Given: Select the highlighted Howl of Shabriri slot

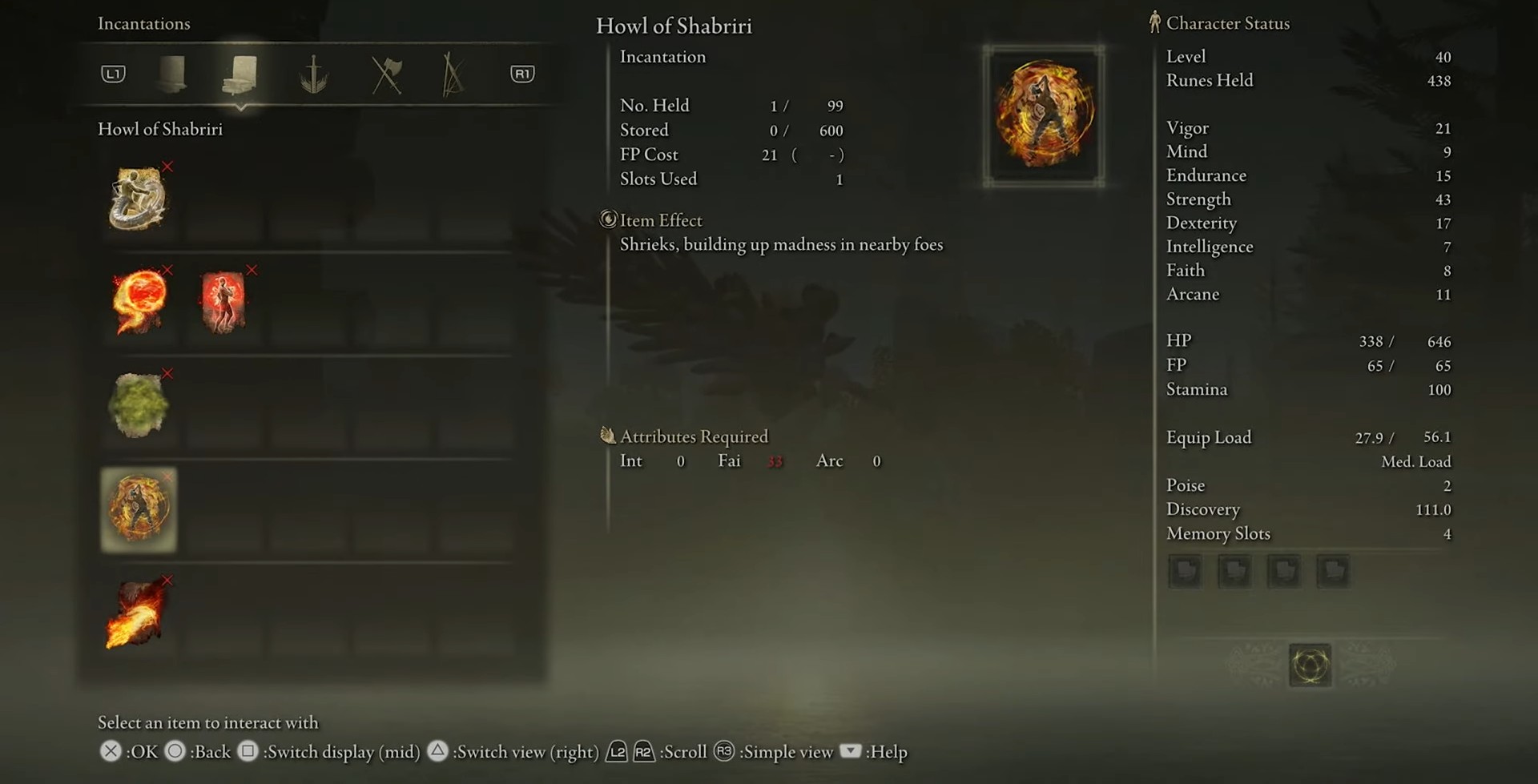Looking at the screenshot, I should (139, 509).
